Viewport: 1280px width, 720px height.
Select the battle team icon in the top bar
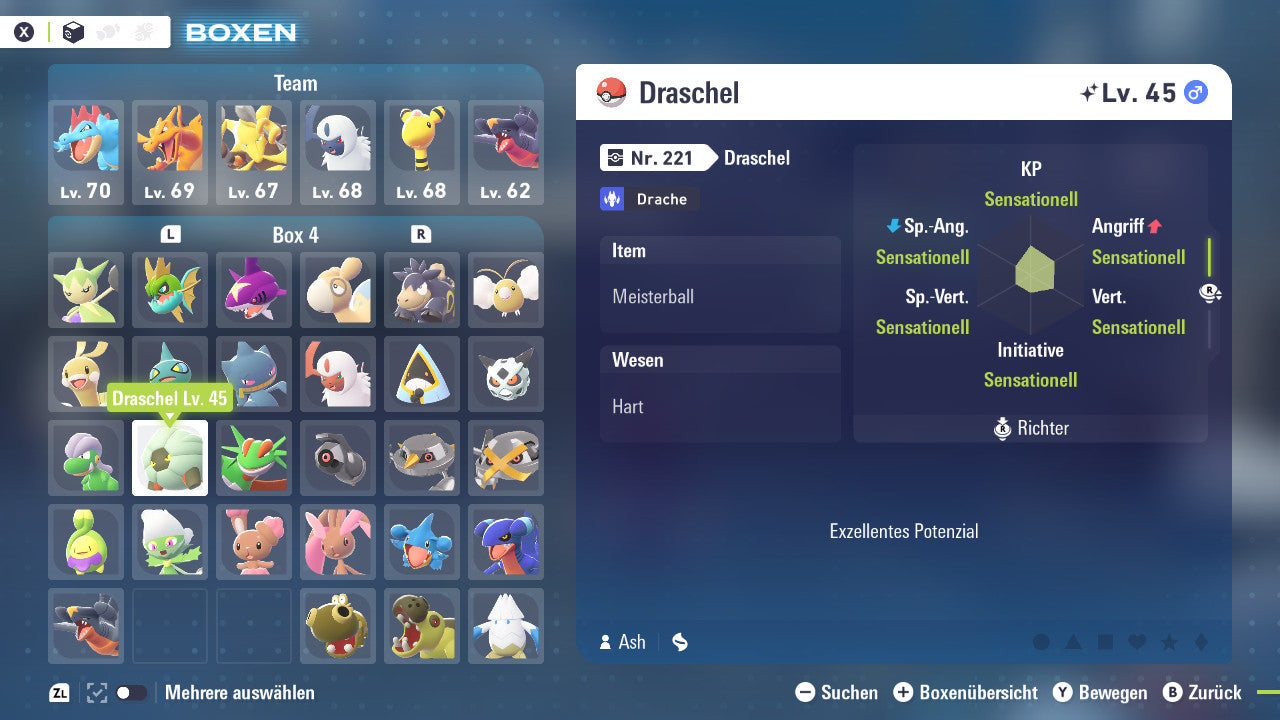143,31
